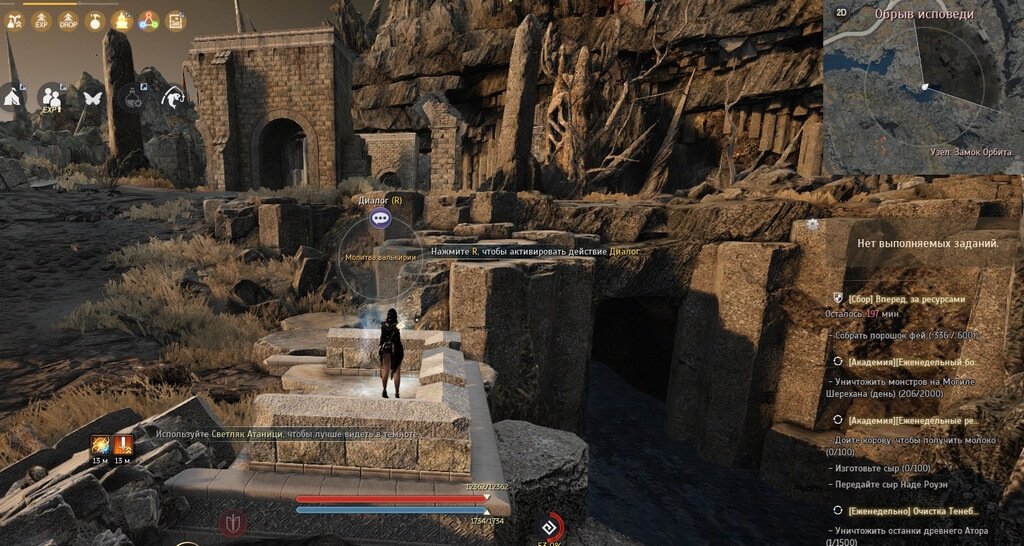Toggle the minimap 2D view button

(841, 13)
